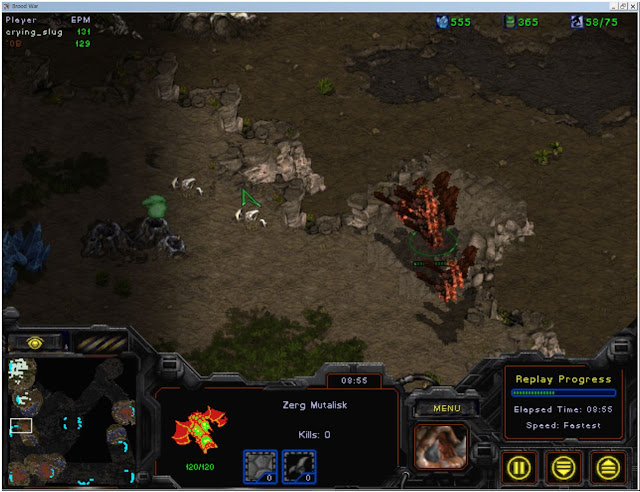Select the Mutalisk carapace upgrade icon
Viewport: 640px width, 492px height.
tap(261, 464)
